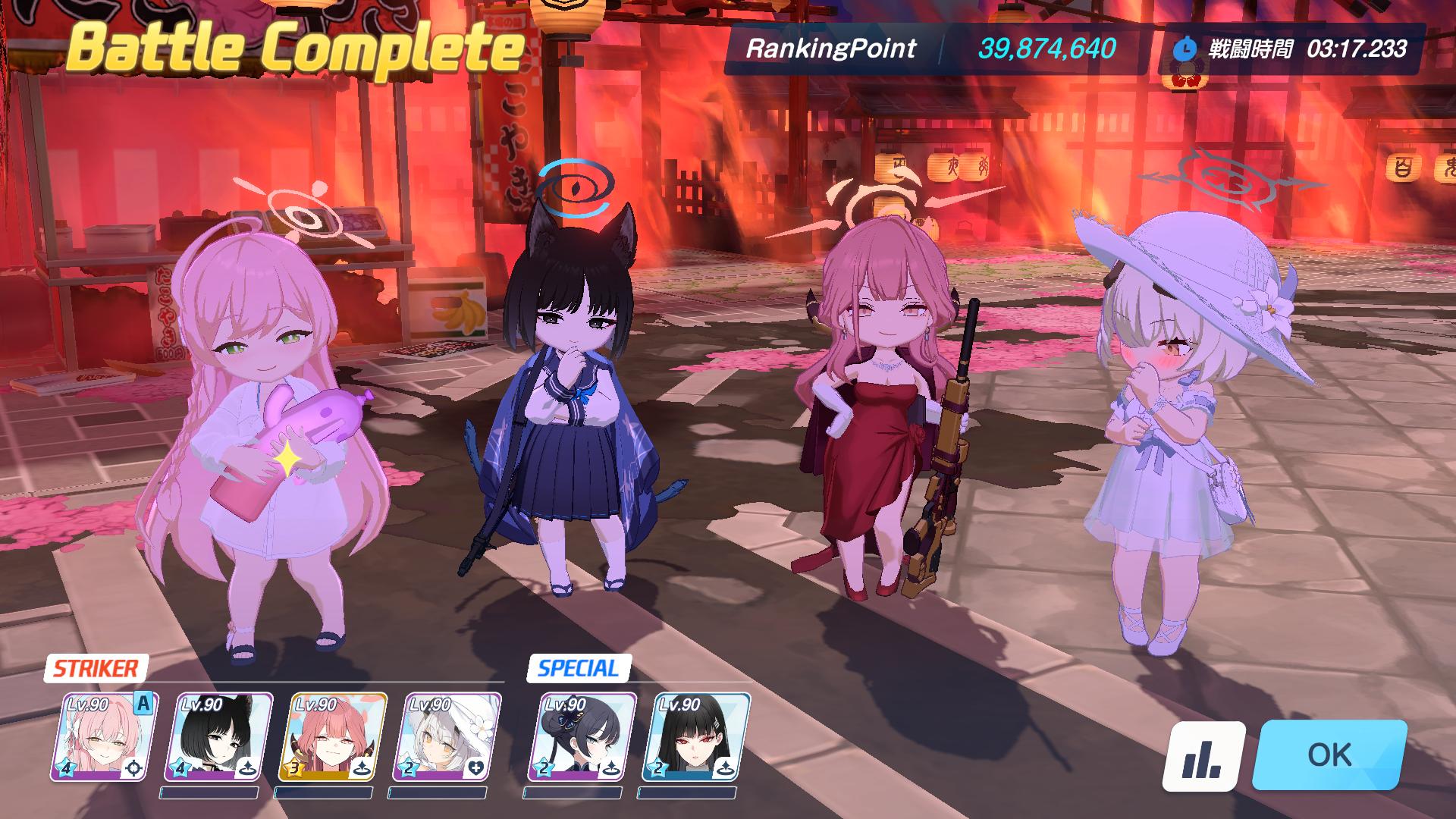Choose the red-haired horned striker portrait
Screen dimensions: 1456x819
coord(331,737)
